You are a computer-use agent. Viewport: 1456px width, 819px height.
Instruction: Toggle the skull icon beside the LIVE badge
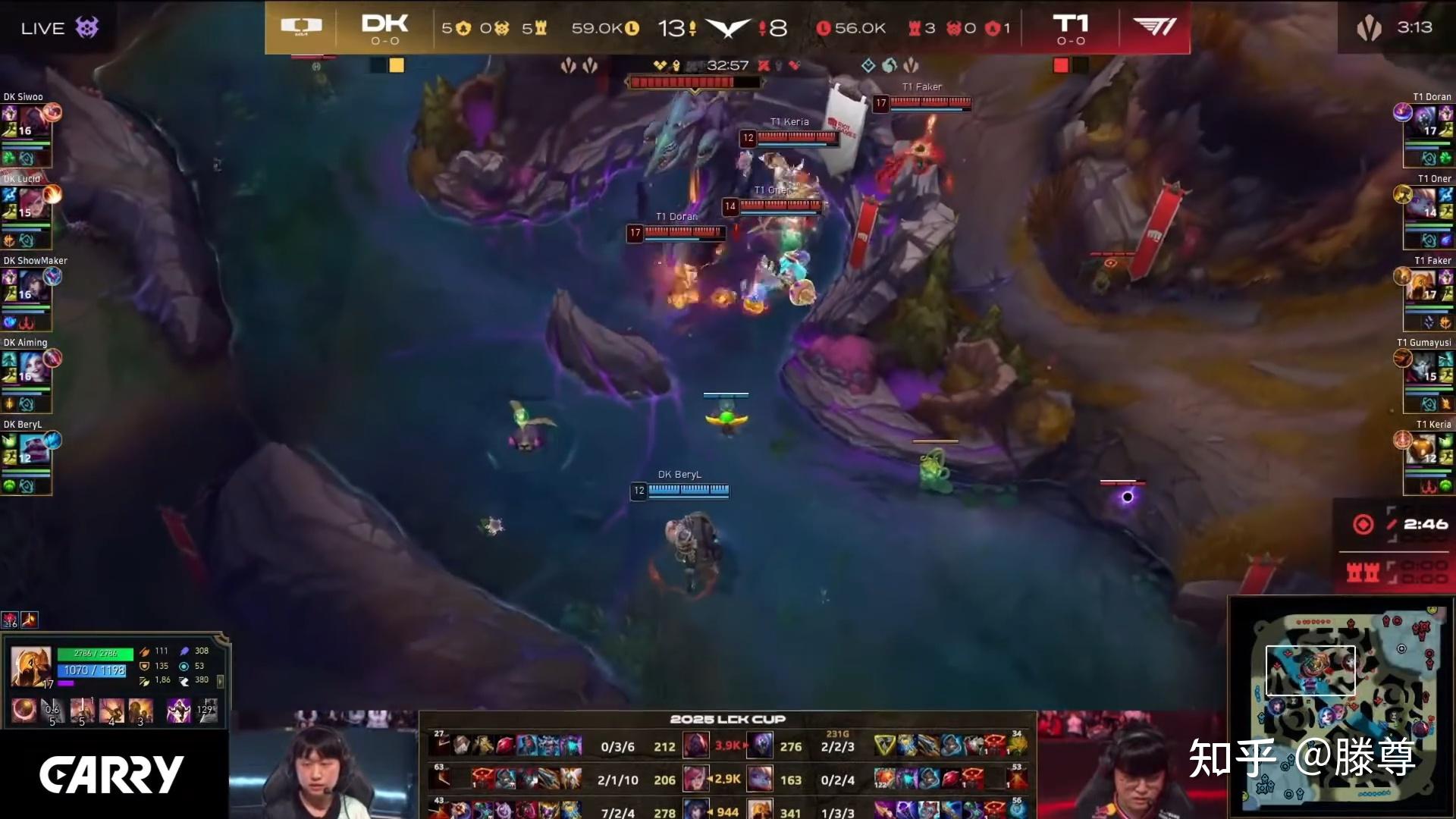[x=86, y=27]
